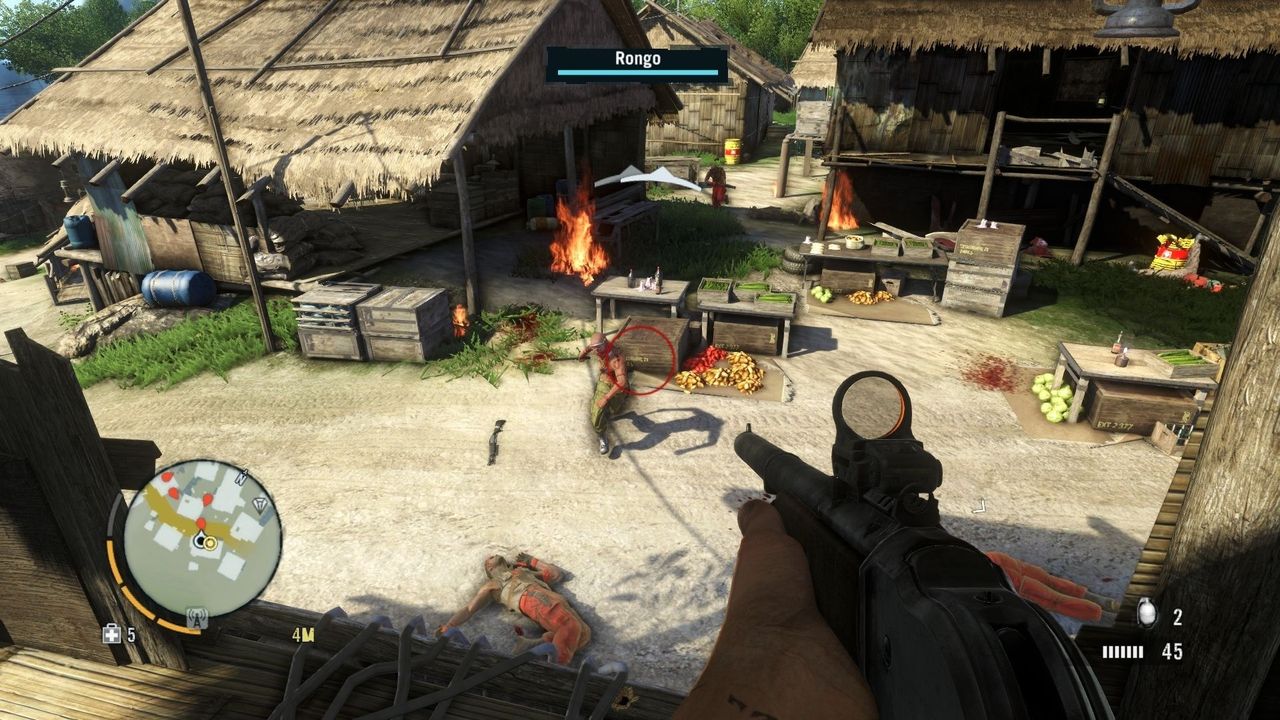Screen dimensions: 1280x720
Task: Select the diamond marker on the minimap edge
Action: 262,504
